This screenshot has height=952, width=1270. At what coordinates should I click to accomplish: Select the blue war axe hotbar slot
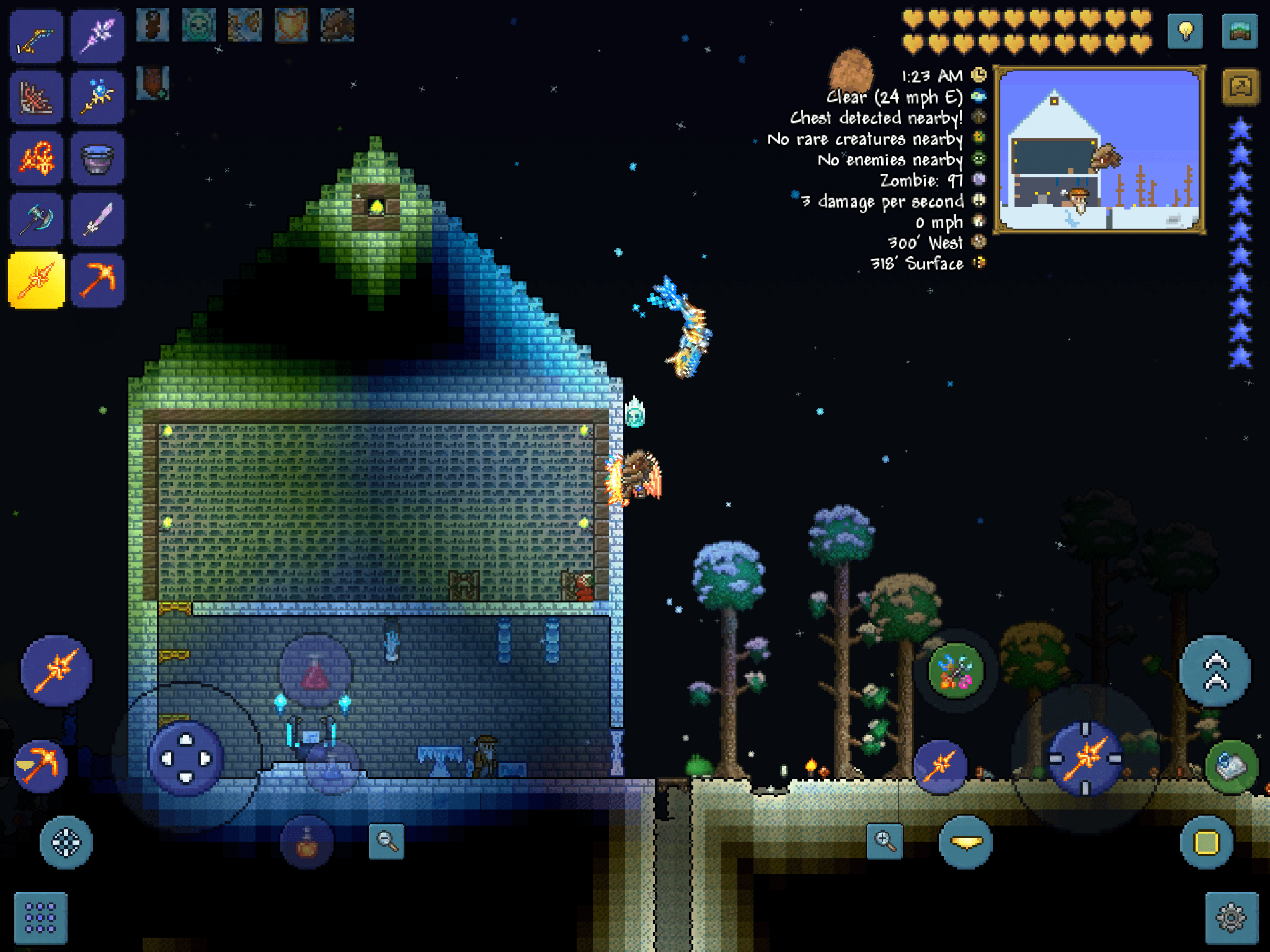[x=36, y=218]
